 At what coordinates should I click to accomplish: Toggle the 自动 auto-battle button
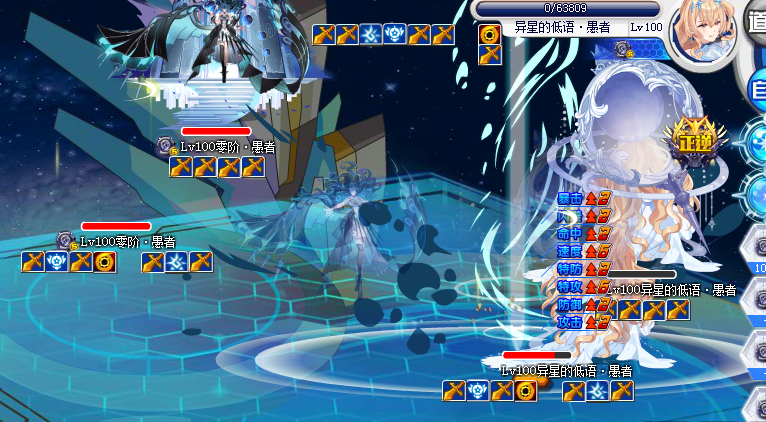[x=759, y=92]
